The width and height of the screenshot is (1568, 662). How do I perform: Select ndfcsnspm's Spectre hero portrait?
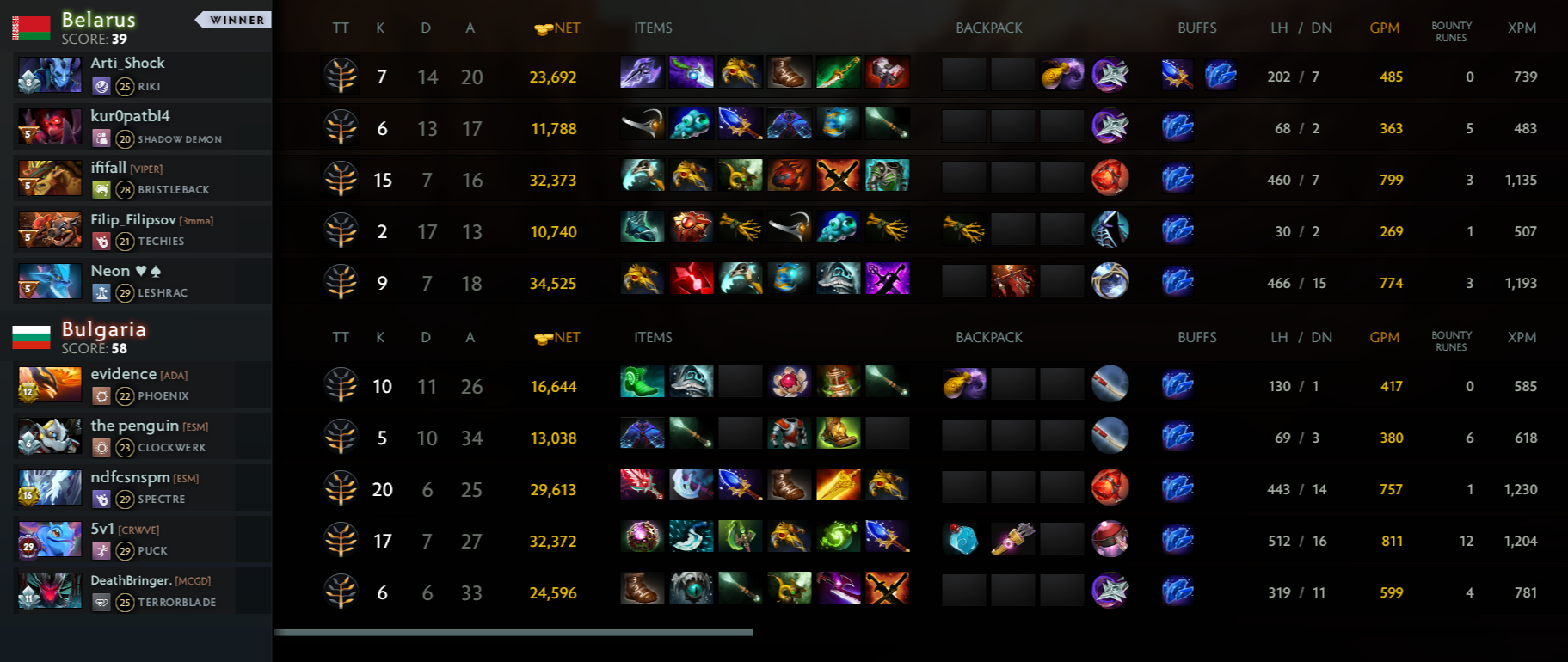tap(50, 488)
